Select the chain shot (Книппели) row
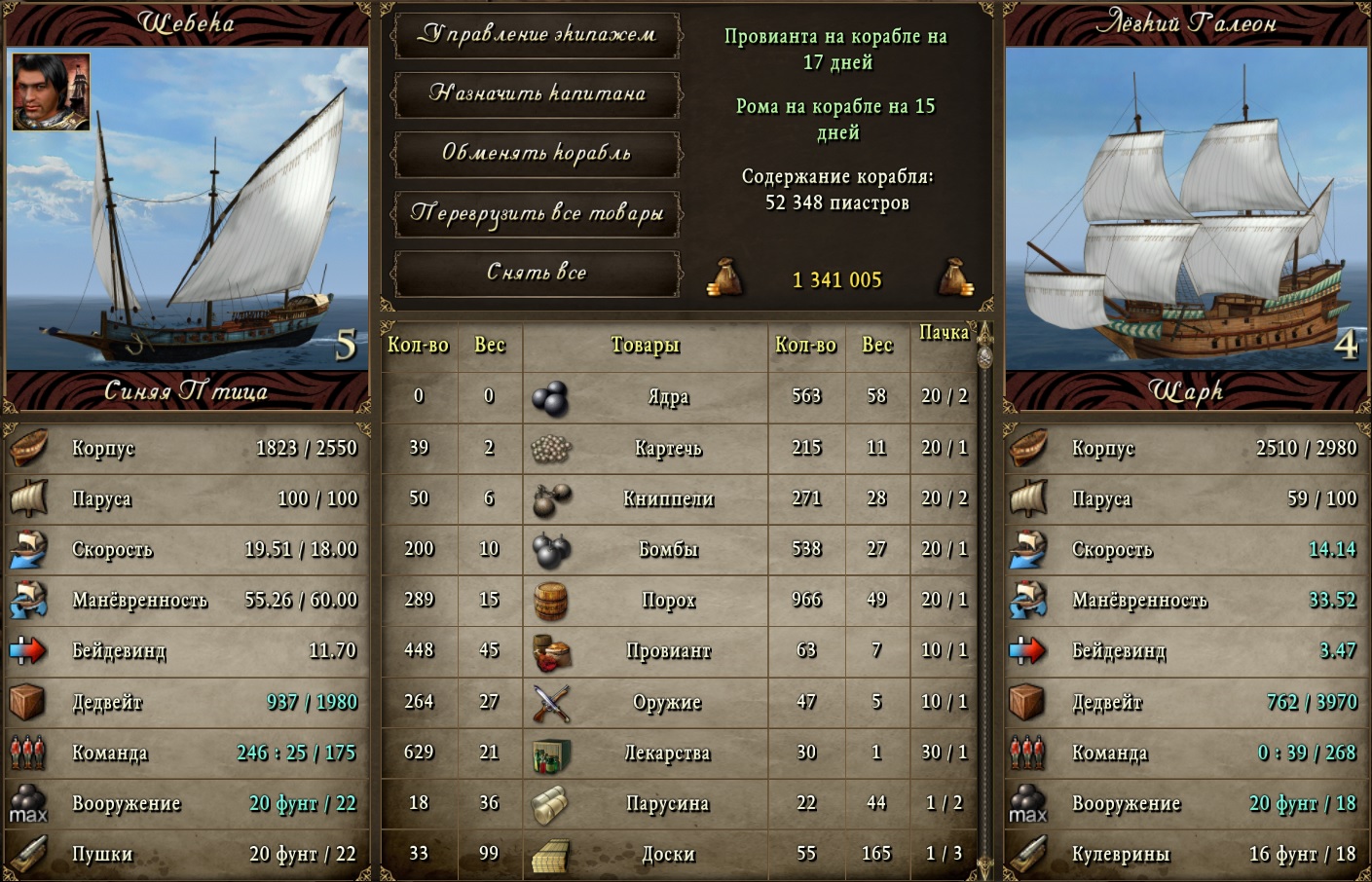Image resolution: width=1372 pixels, height=882 pixels. [x=668, y=498]
